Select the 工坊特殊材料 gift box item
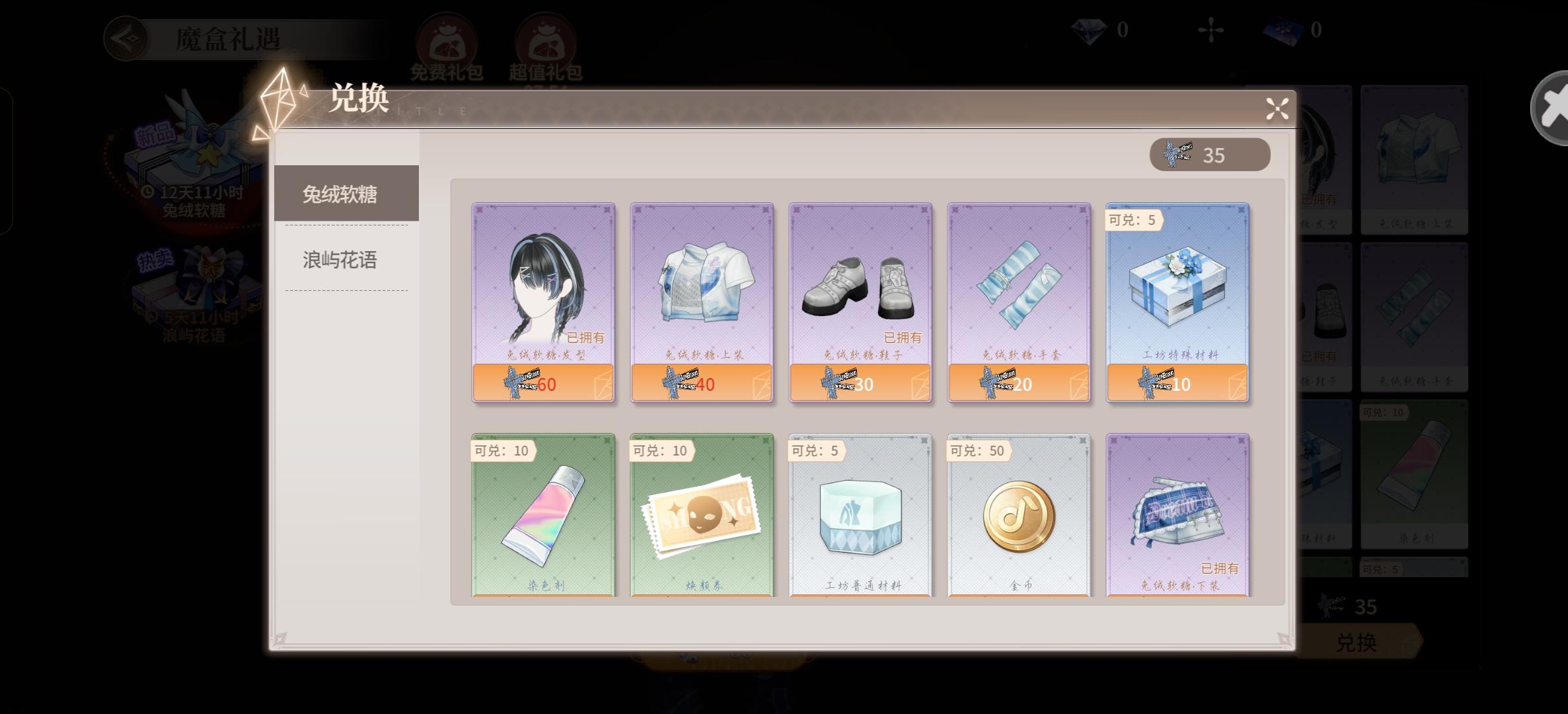The width and height of the screenshot is (1568, 714). [1177, 301]
